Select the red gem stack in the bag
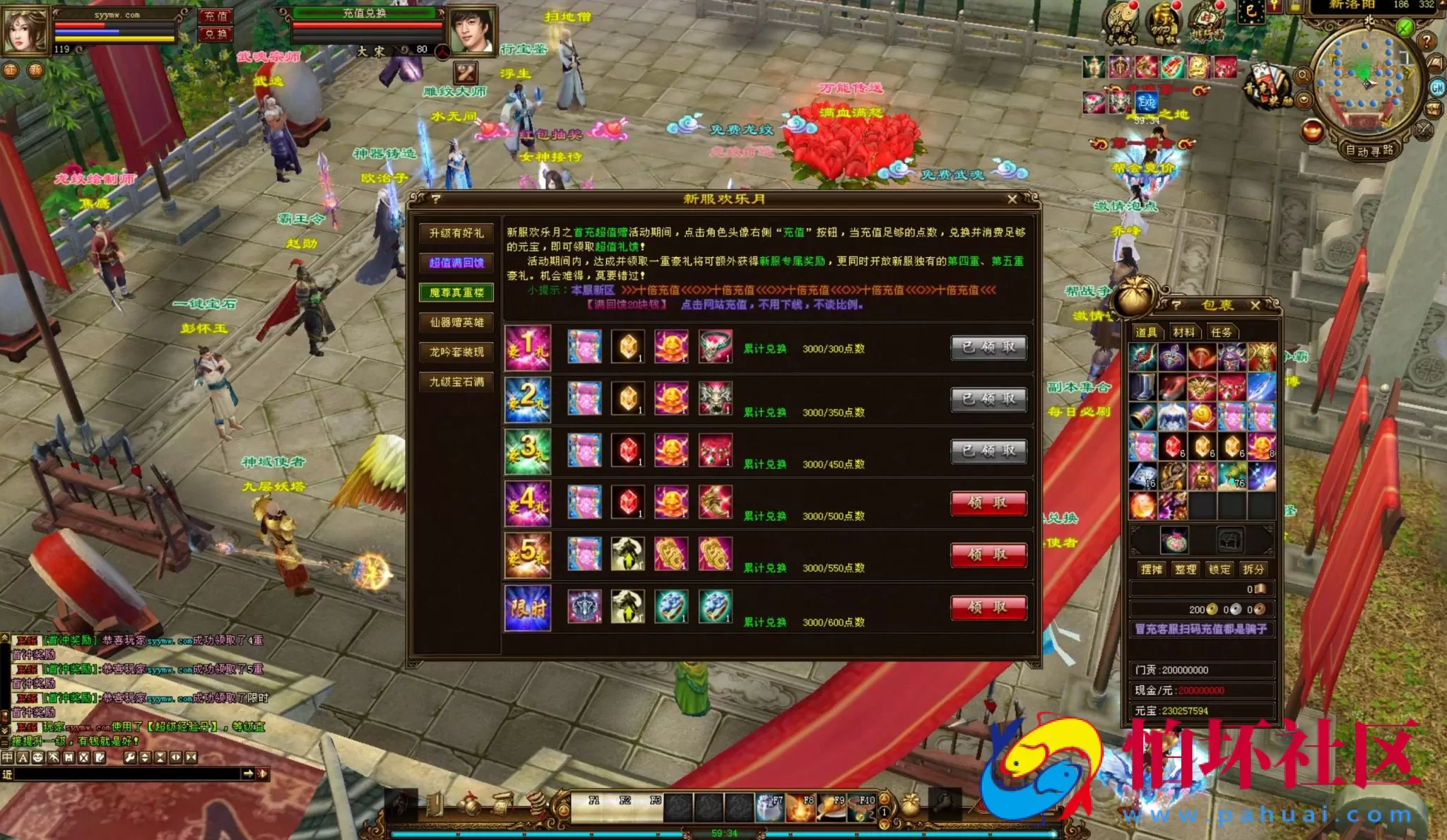This screenshot has height=840, width=1447. [1172, 447]
